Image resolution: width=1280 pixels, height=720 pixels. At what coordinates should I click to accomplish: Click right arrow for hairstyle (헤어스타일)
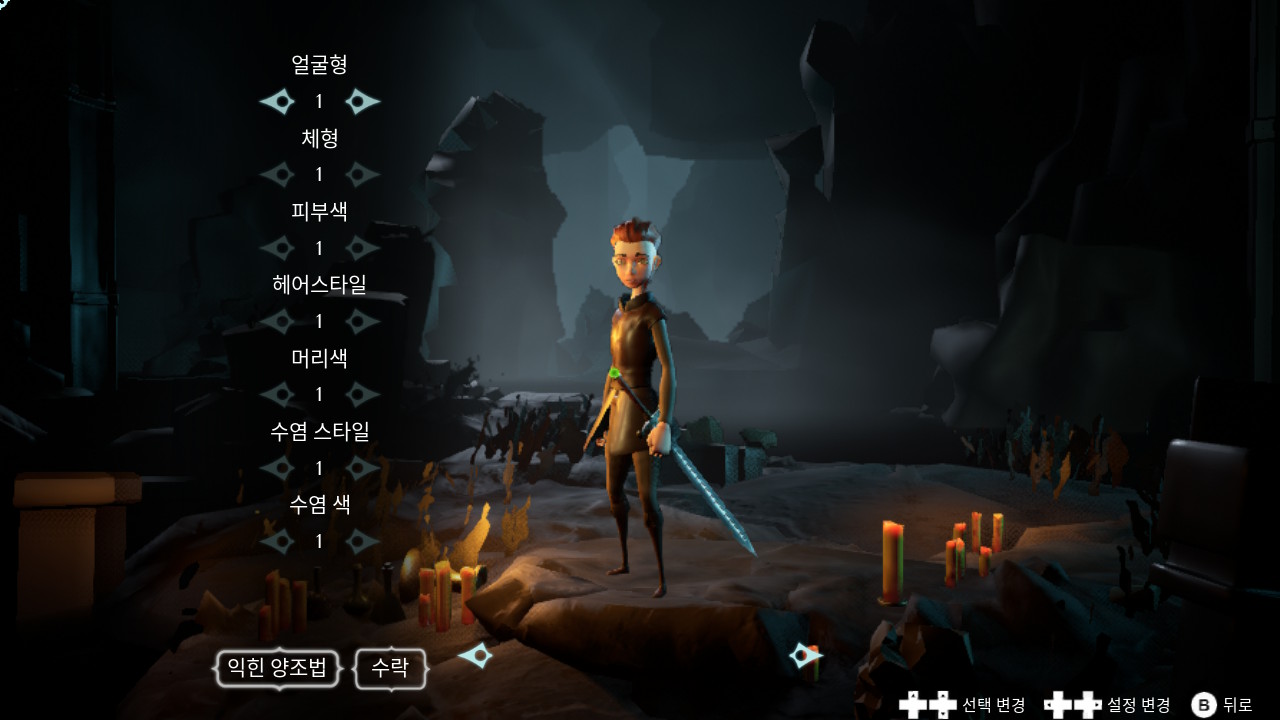click(362, 321)
